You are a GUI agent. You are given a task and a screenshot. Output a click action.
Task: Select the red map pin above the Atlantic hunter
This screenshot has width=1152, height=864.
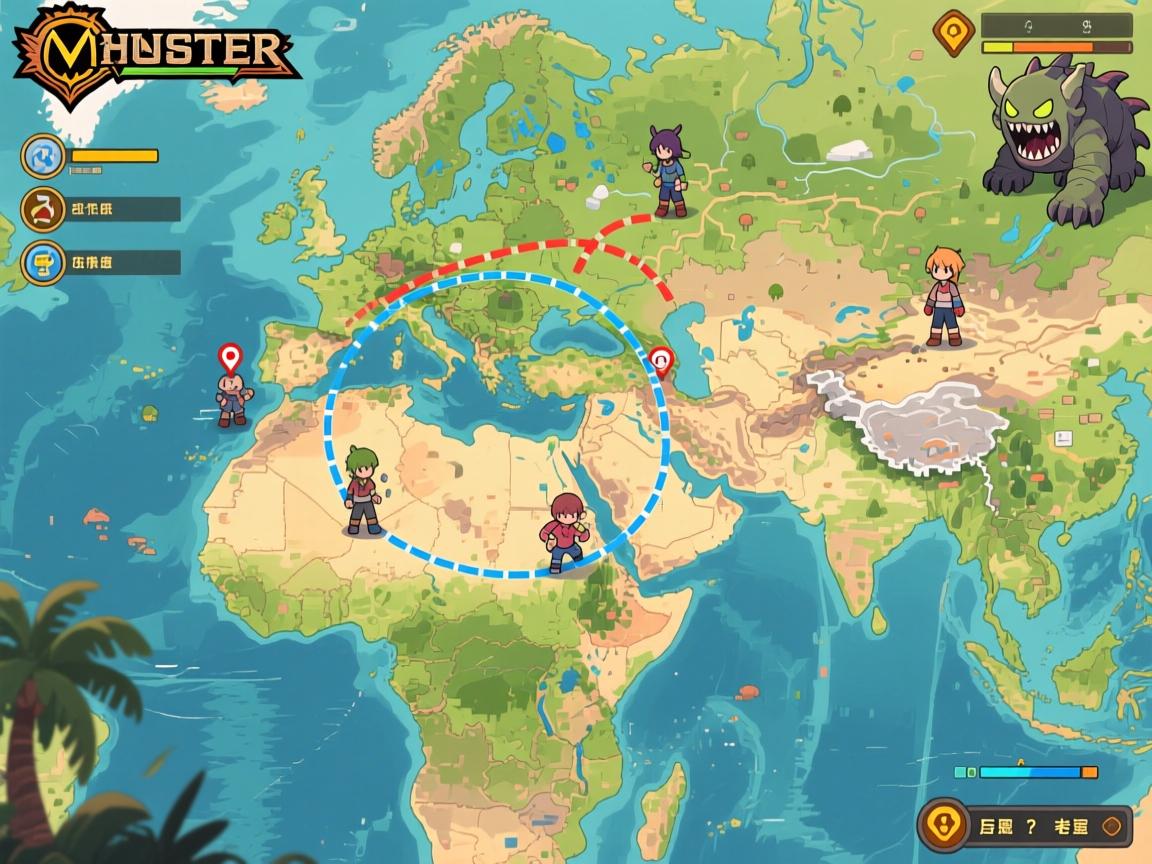231,357
